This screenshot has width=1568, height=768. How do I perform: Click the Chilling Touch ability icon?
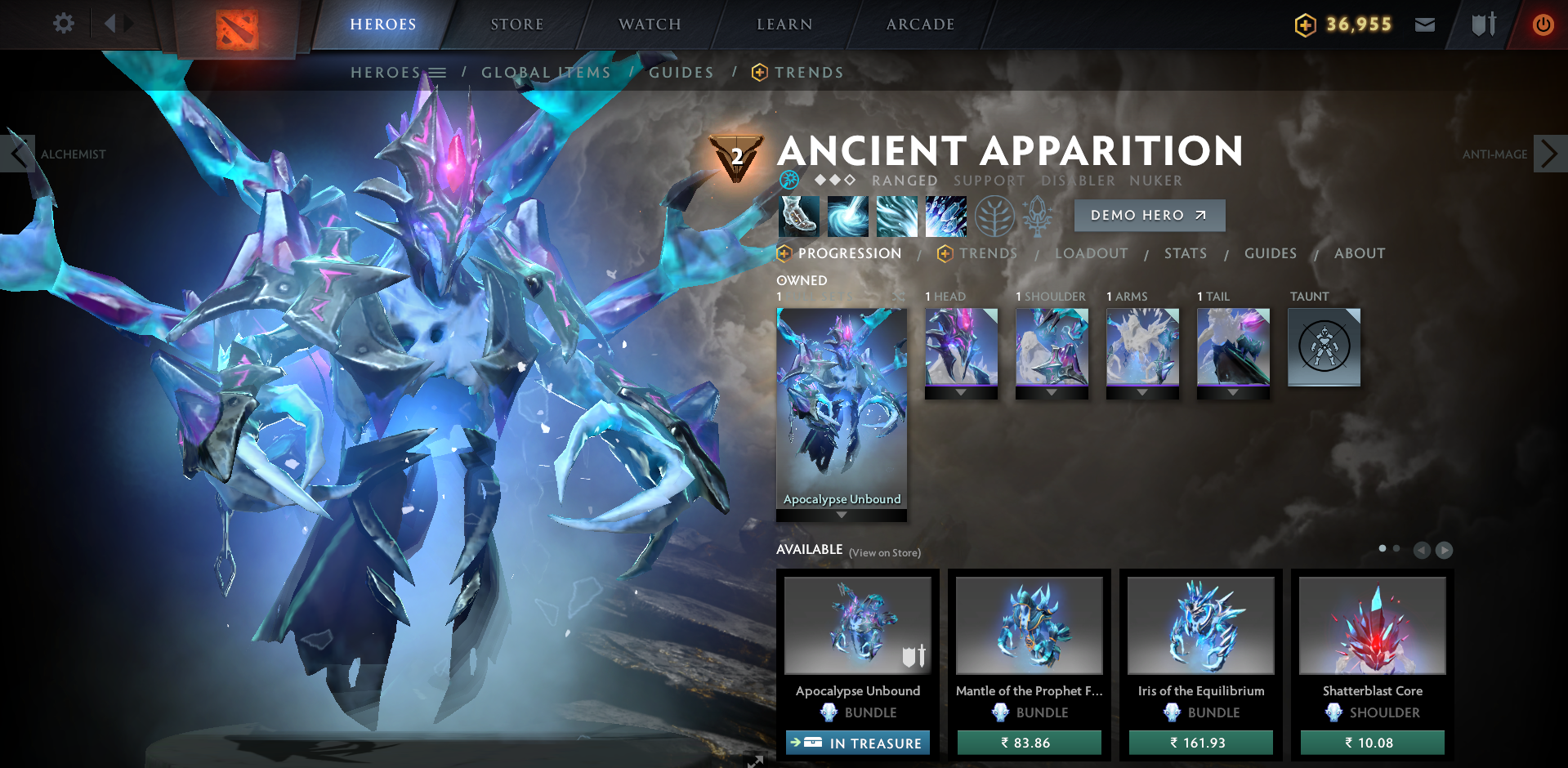pos(896,215)
